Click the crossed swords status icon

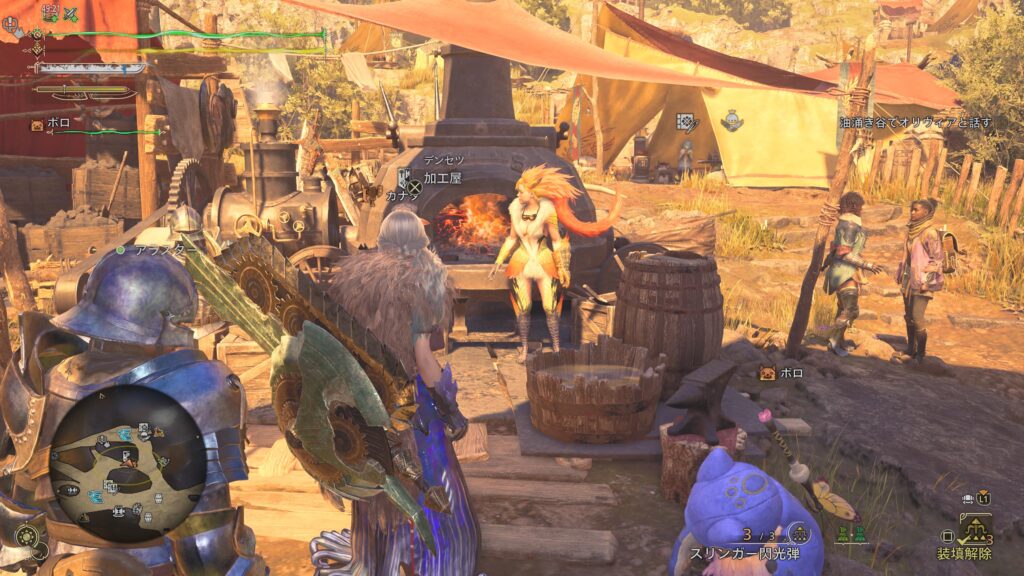(x=70, y=13)
